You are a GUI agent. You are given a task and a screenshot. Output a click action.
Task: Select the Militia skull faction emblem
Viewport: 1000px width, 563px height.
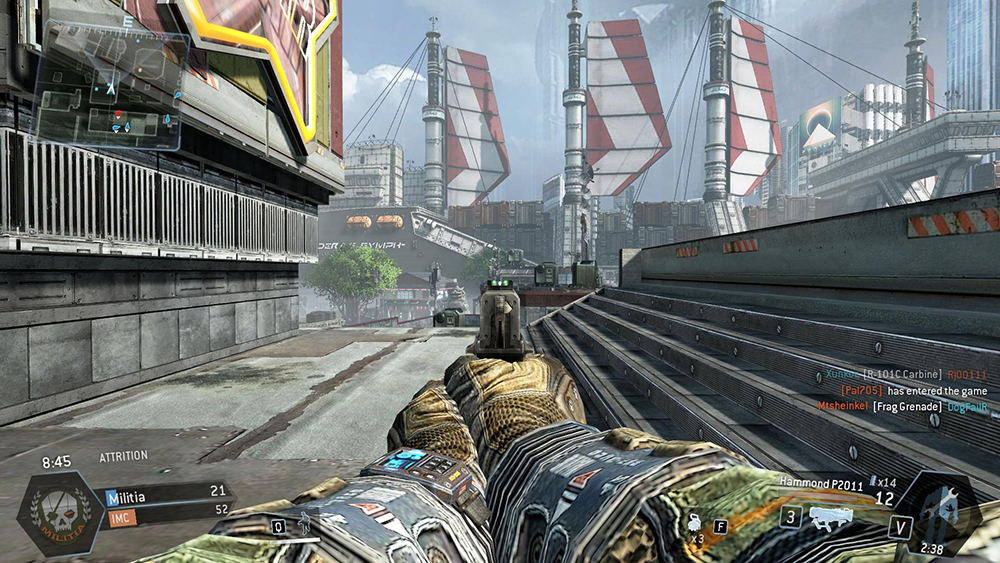[58, 512]
